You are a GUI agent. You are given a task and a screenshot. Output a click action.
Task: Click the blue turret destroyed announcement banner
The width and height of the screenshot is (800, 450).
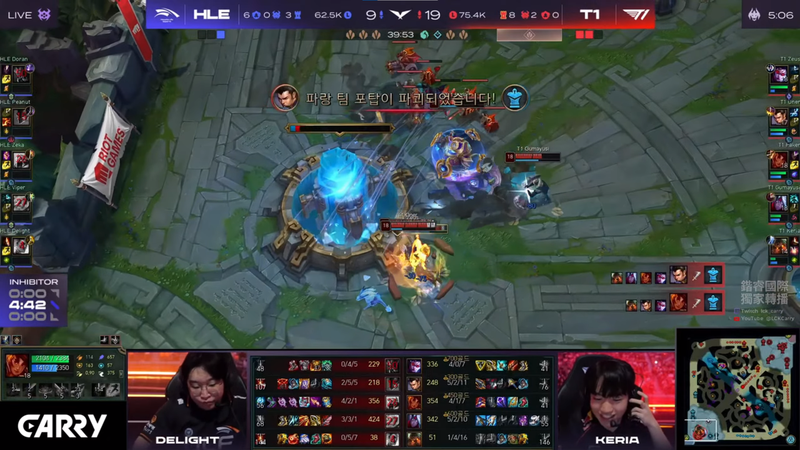(x=400, y=98)
